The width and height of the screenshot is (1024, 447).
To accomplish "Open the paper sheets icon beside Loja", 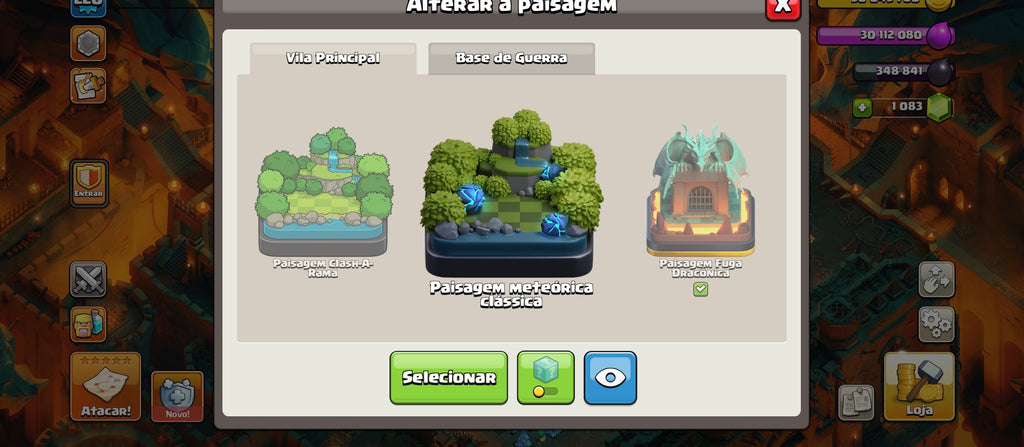I will (855, 401).
